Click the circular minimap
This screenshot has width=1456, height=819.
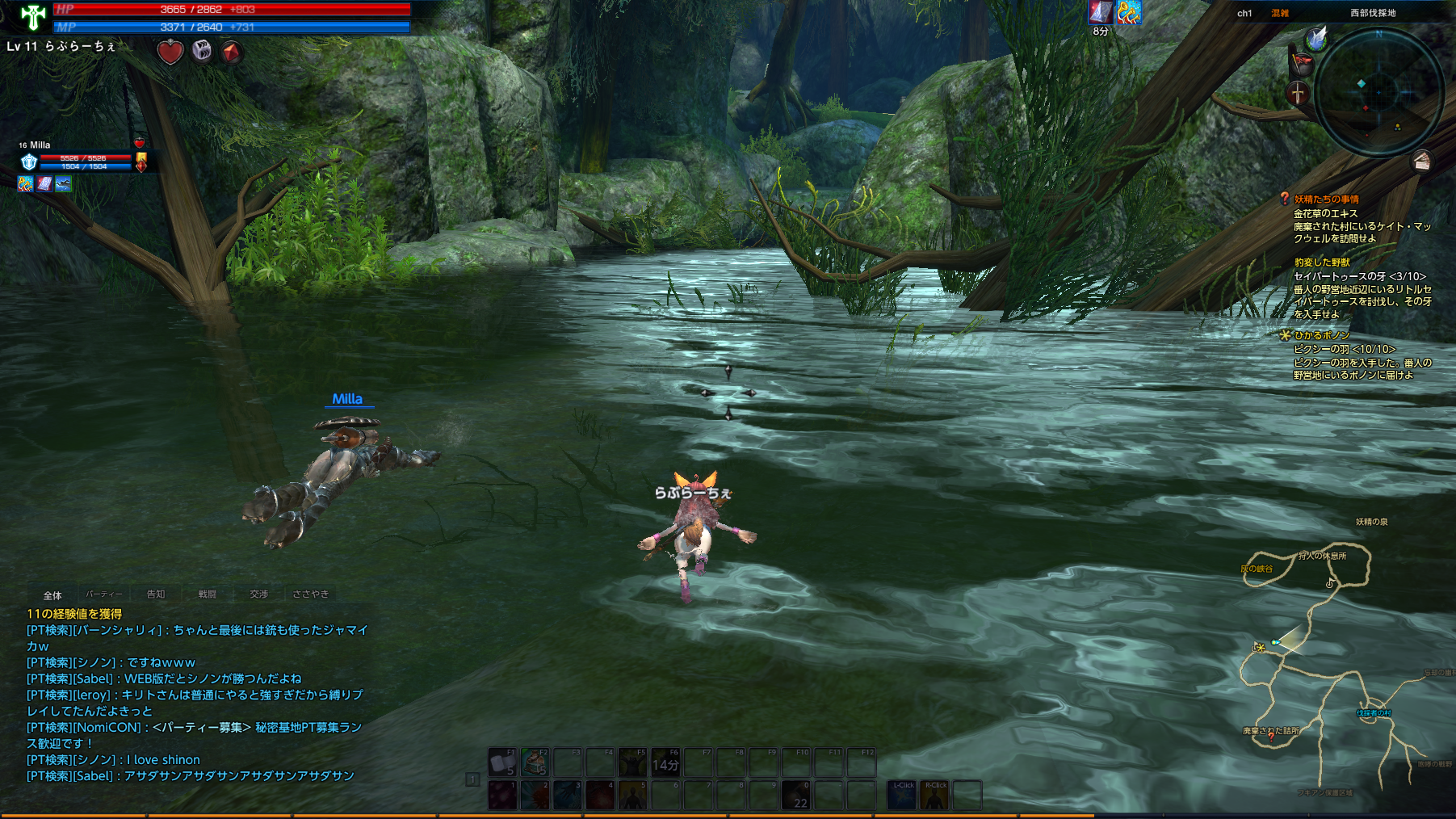(x=1378, y=93)
